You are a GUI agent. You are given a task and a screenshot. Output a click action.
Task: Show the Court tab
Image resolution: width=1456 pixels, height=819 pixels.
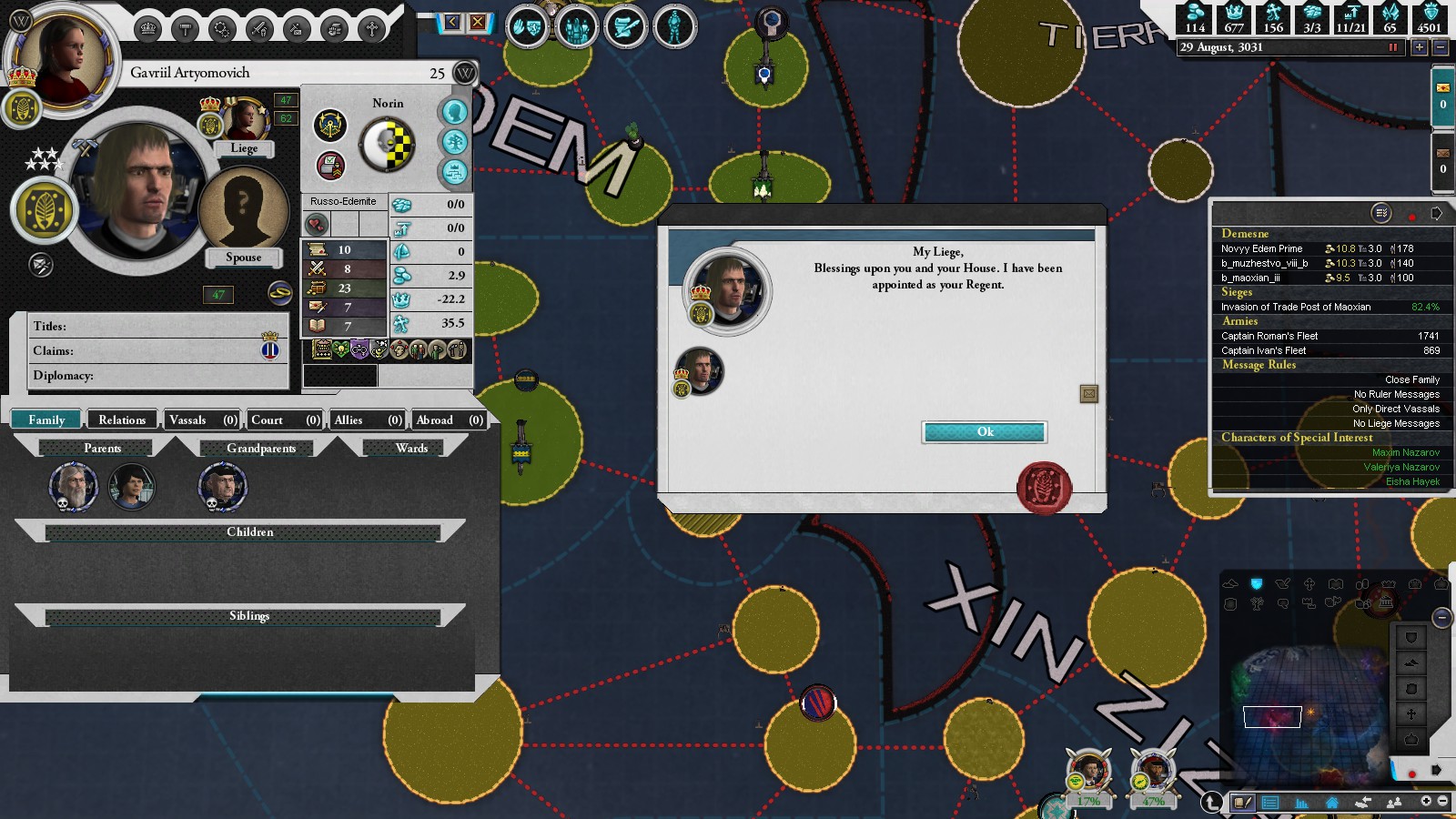[285, 420]
